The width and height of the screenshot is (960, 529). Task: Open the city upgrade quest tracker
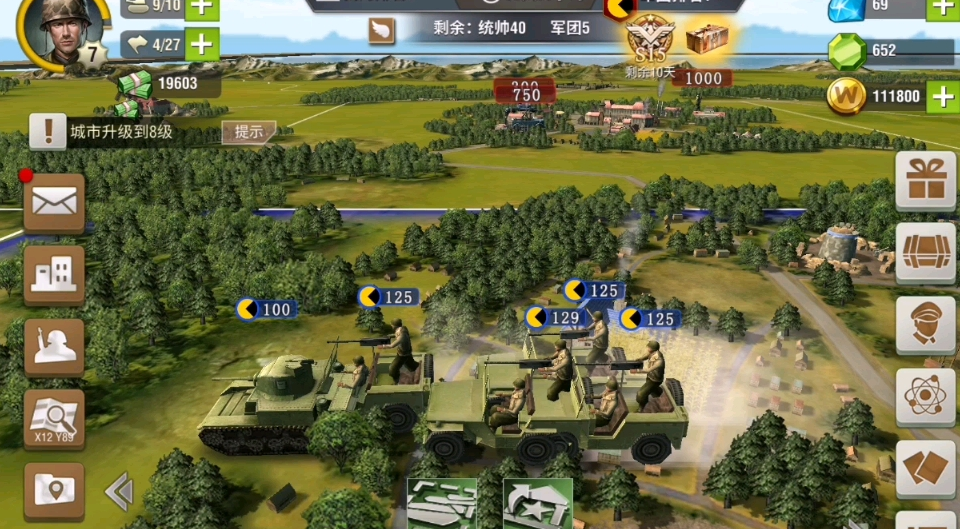click(120, 131)
